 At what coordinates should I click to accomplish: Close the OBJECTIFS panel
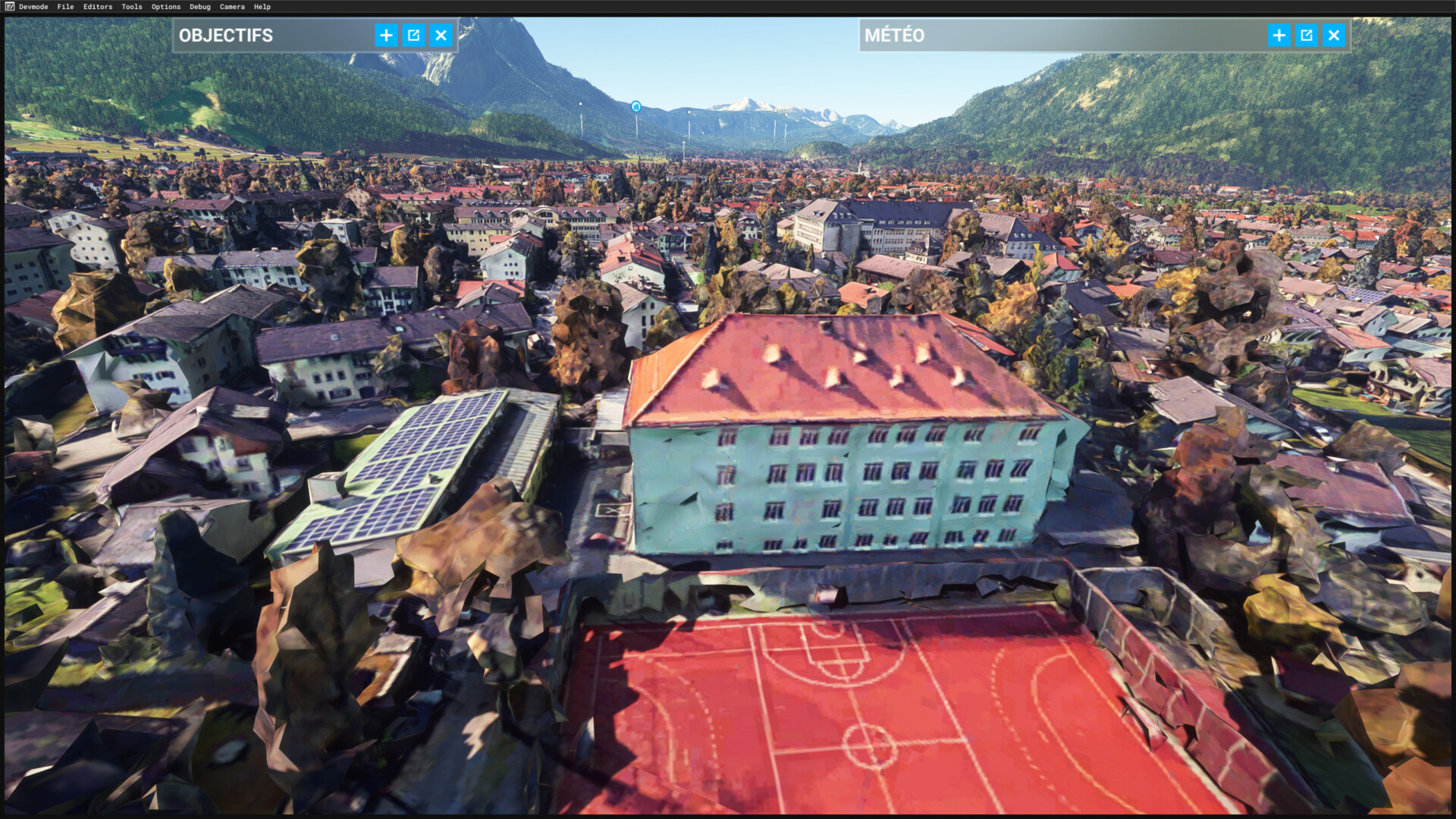point(441,35)
